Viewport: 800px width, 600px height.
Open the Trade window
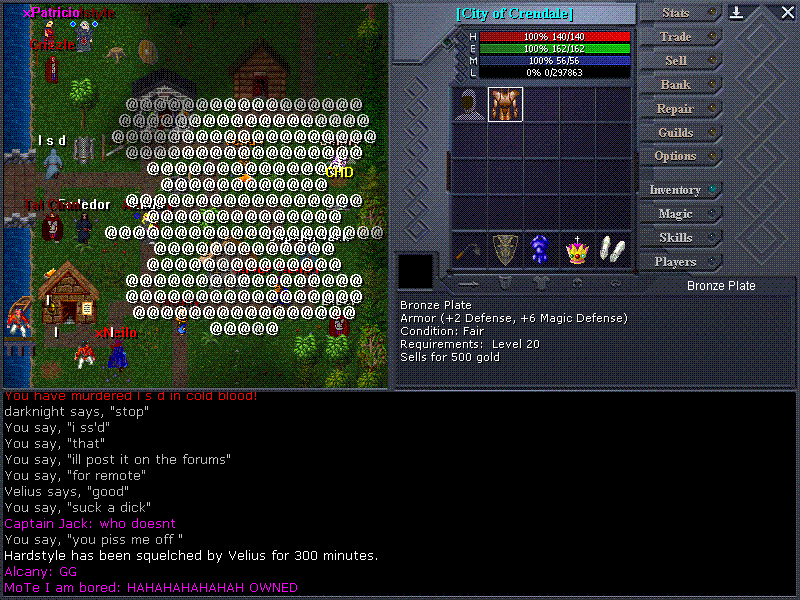tap(676, 37)
